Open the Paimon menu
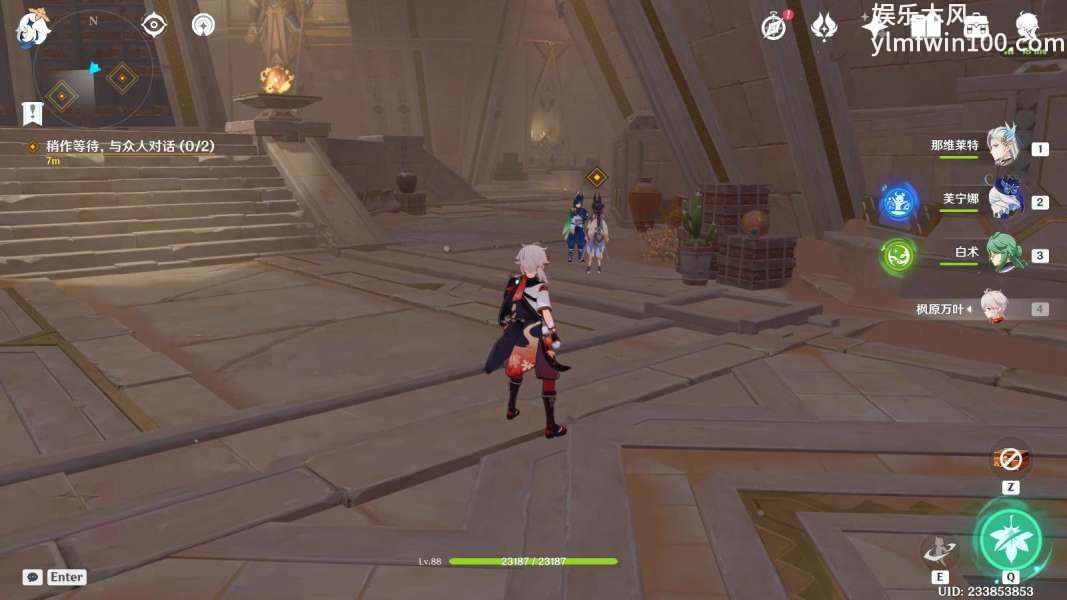The height and width of the screenshot is (600, 1067). 33,28
